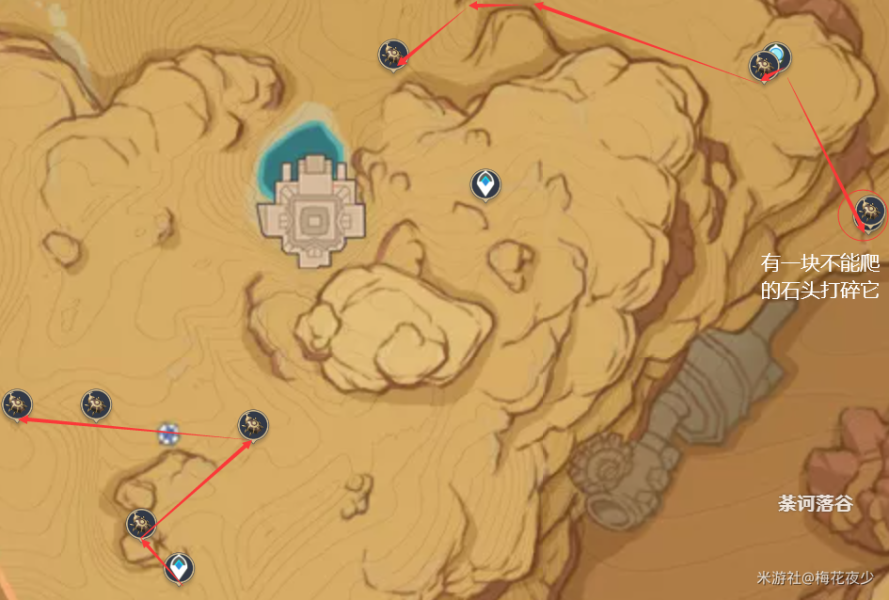Select the scarab marker ending the long leftward arrow
Viewport: 889px width, 600px height.
(17, 404)
